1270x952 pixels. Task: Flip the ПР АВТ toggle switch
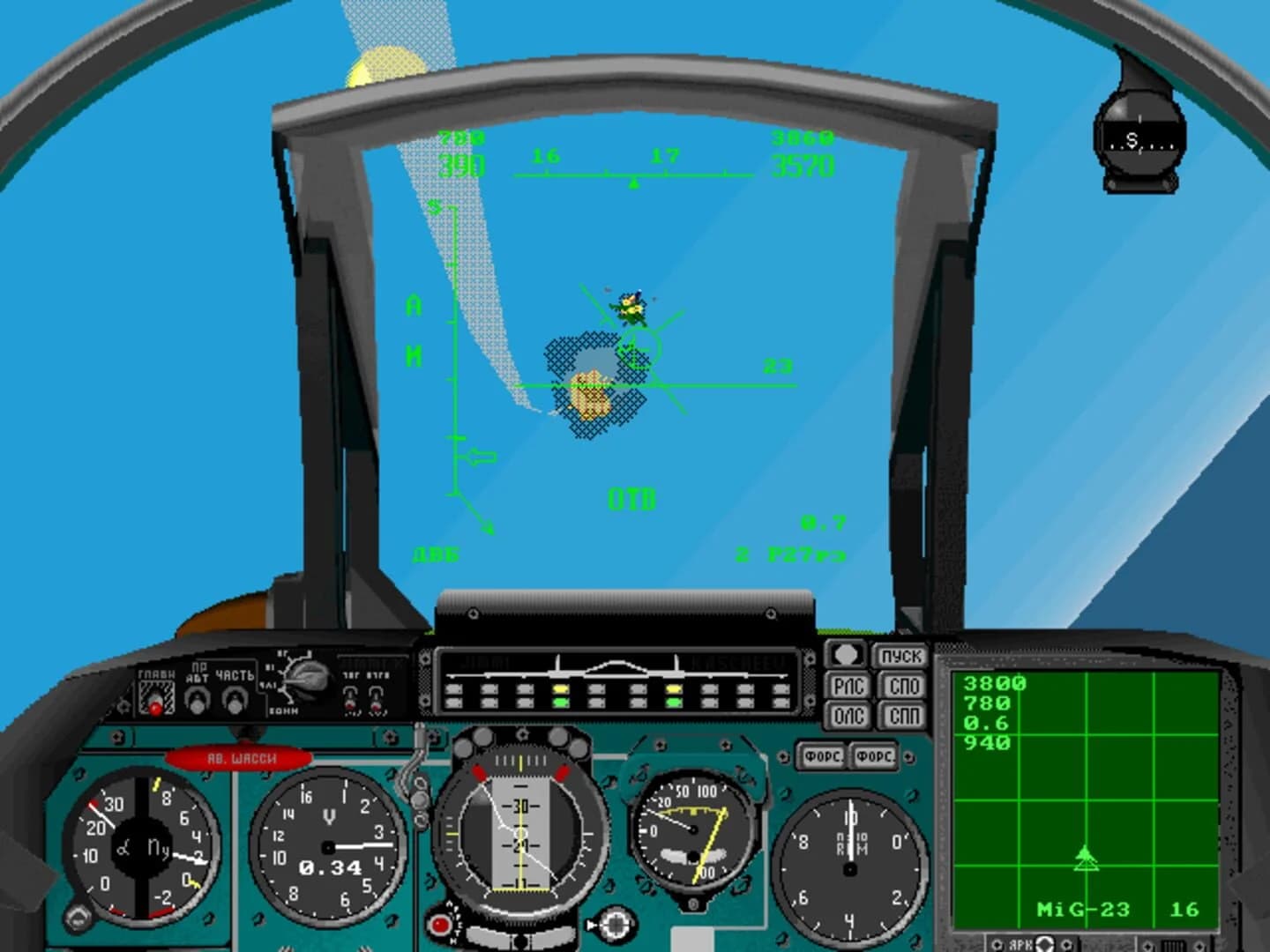(x=196, y=701)
